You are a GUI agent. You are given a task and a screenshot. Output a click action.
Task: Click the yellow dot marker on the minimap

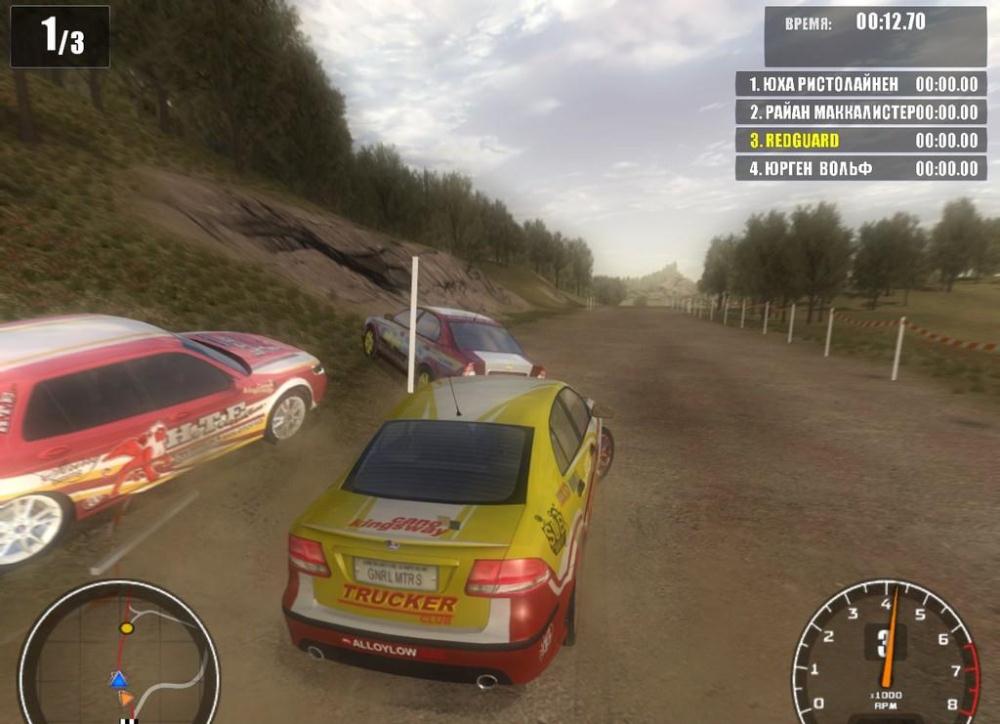click(x=126, y=628)
